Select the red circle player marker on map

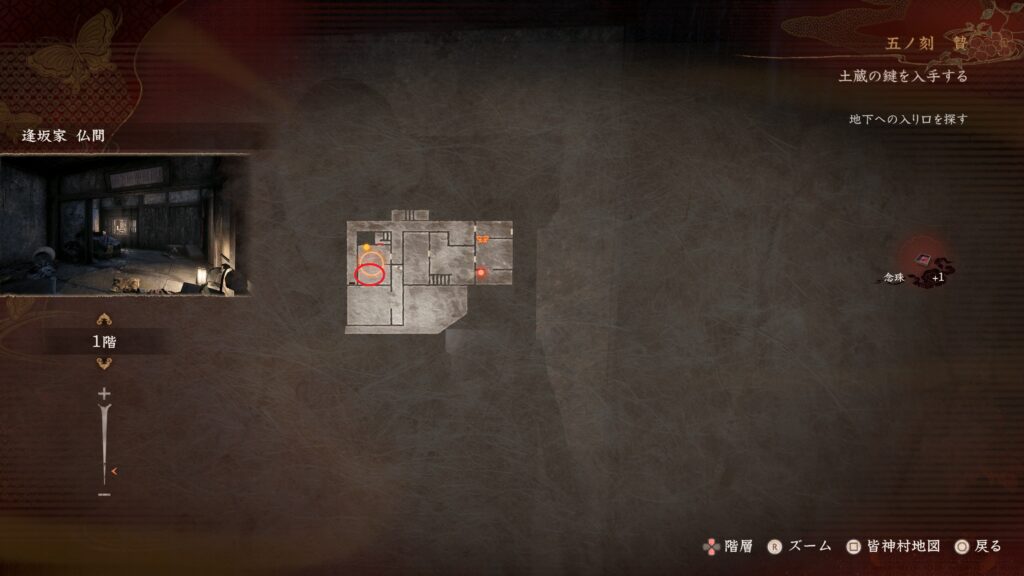click(370, 275)
